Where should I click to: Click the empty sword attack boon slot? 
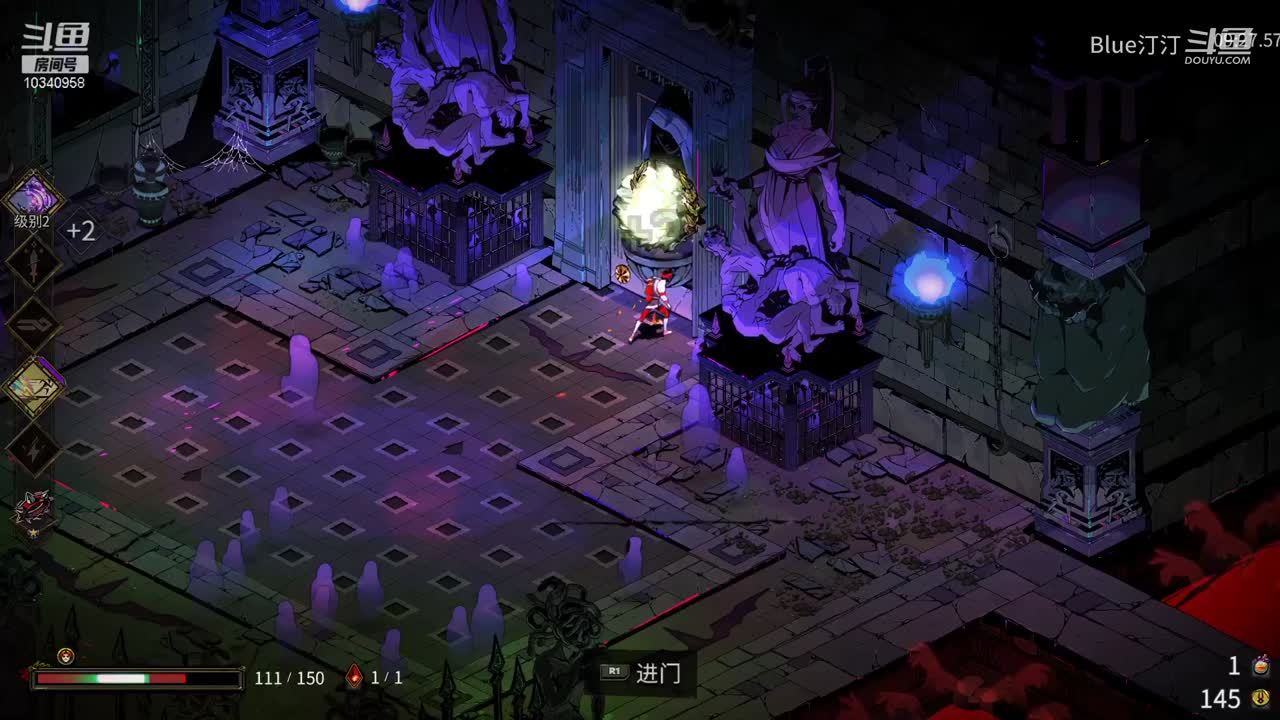click(x=33, y=262)
